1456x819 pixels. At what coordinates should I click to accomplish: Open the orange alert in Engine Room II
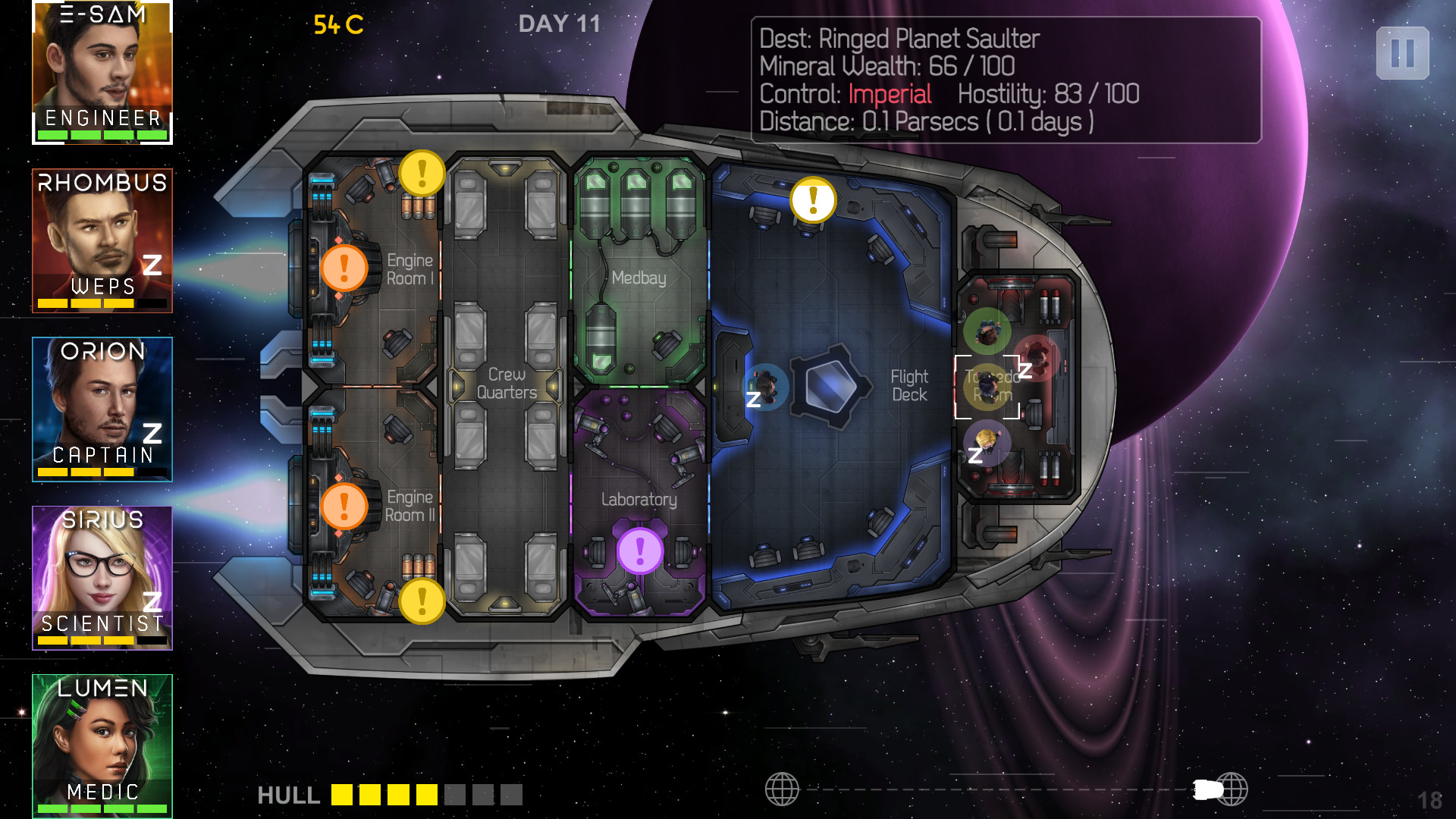[344, 506]
